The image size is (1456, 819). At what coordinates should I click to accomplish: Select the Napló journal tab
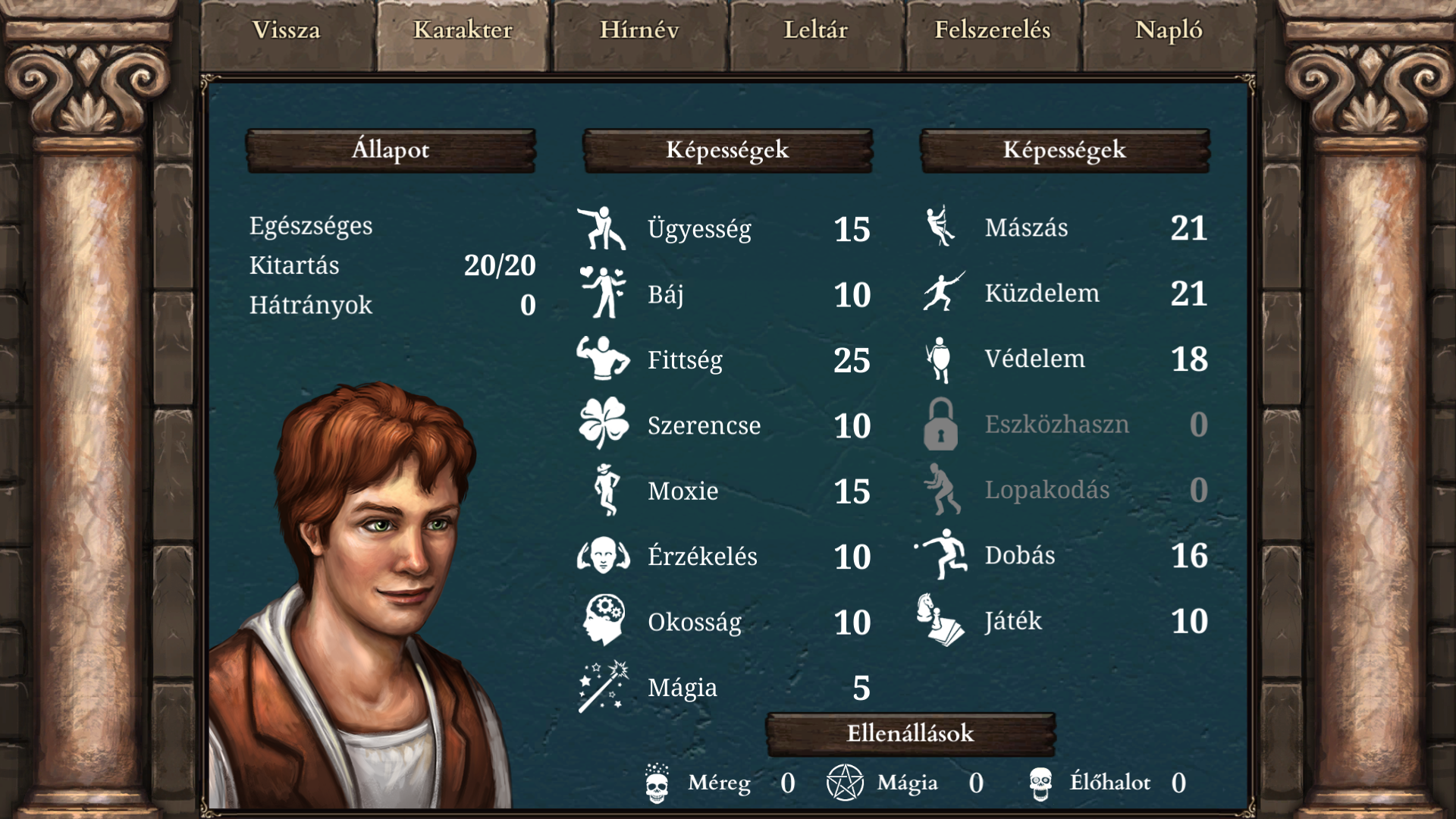1169,32
